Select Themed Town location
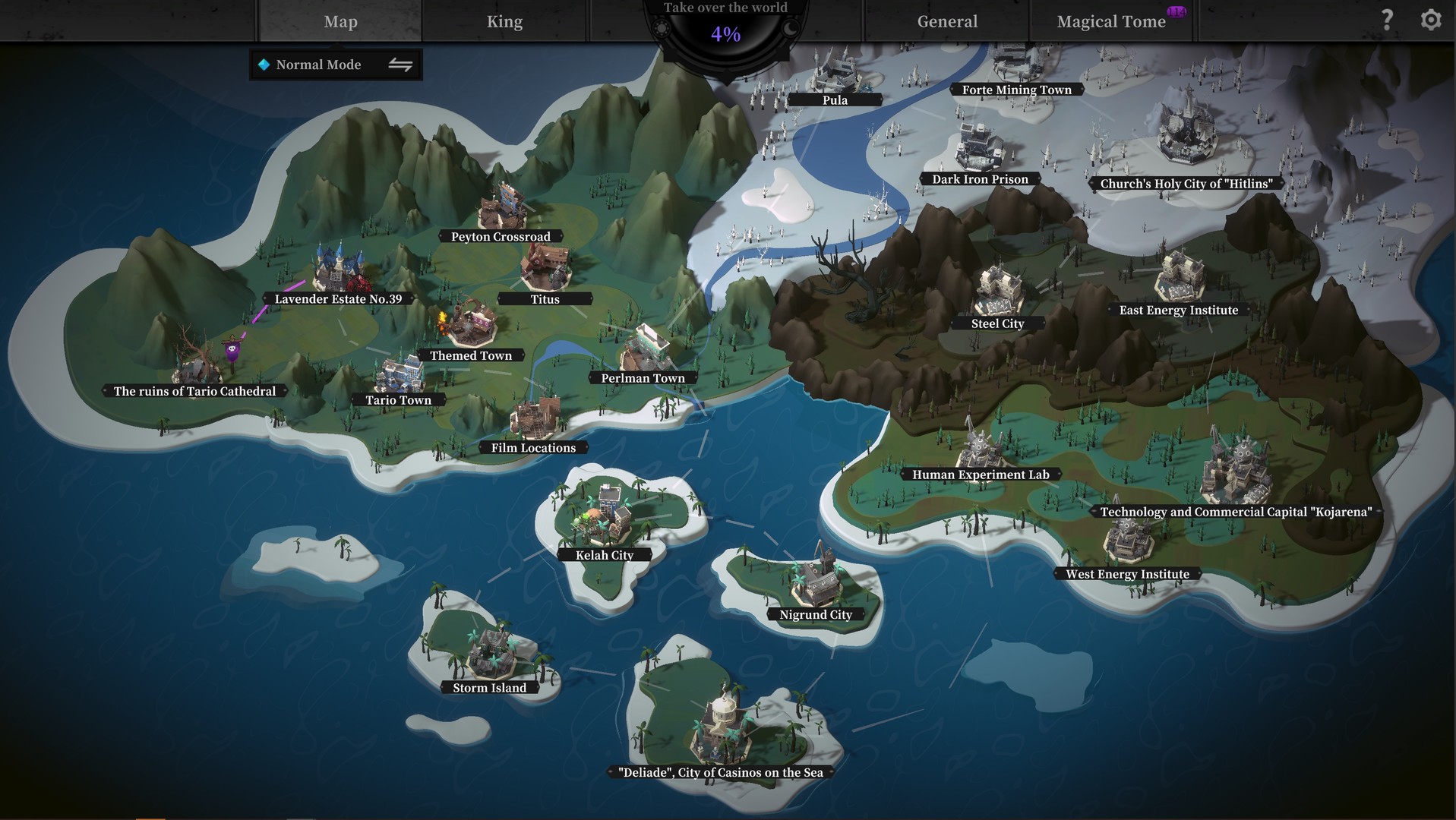Viewport: 1456px width, 820px height. pos(471,355)
